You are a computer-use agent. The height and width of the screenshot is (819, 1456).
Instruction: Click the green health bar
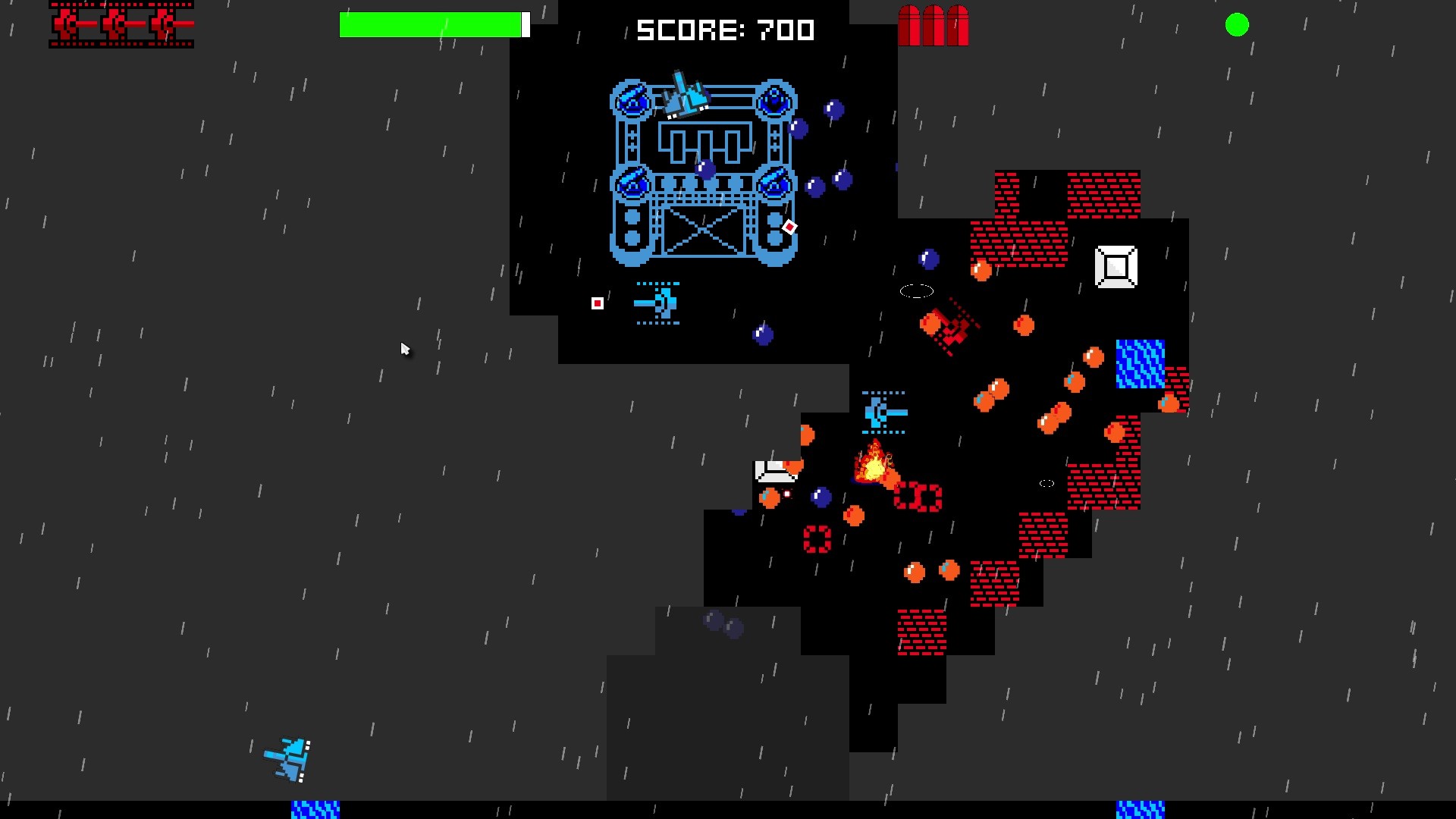(x=429, y=24)
